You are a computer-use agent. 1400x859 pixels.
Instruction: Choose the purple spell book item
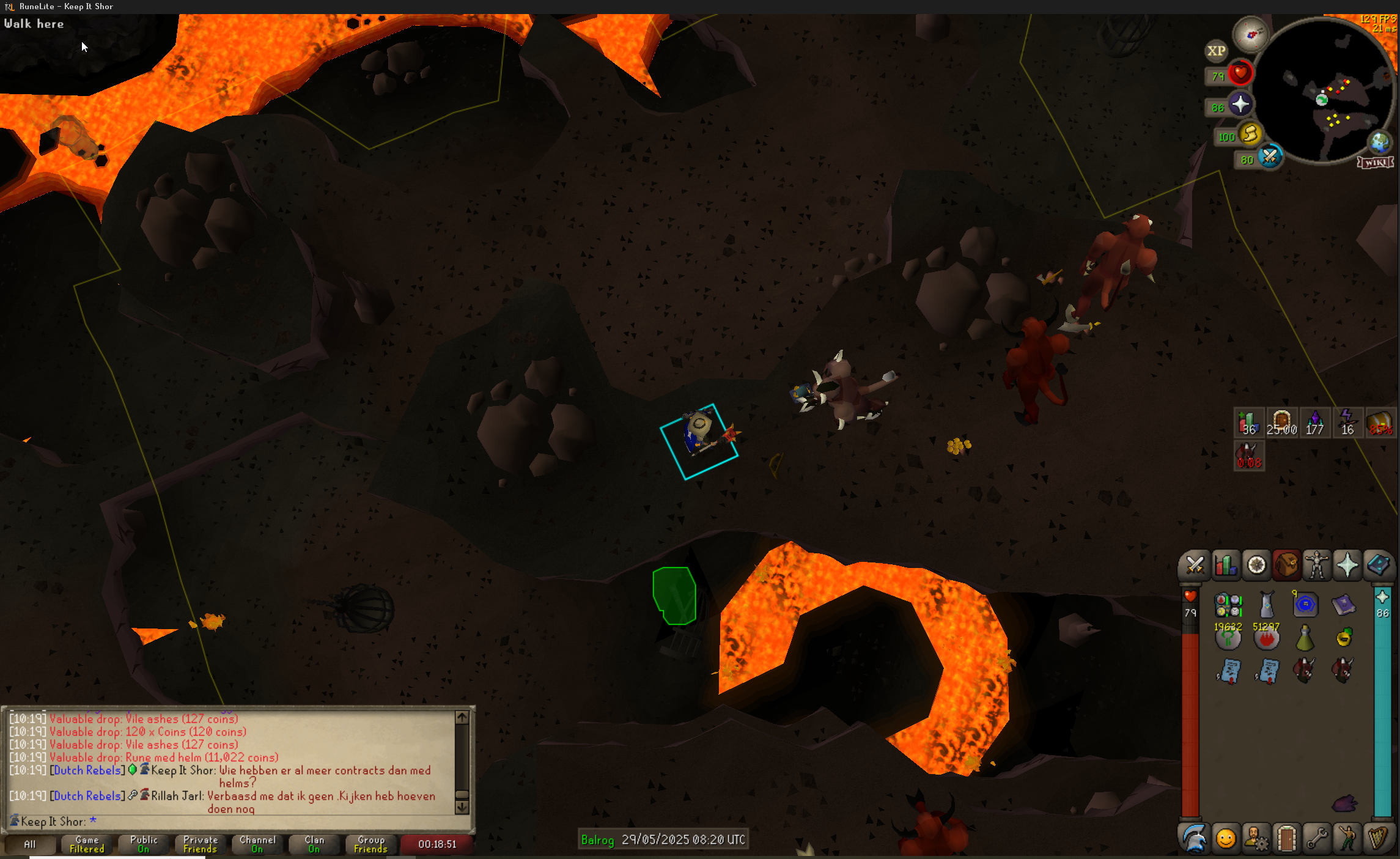click(x=1343, y=605)
